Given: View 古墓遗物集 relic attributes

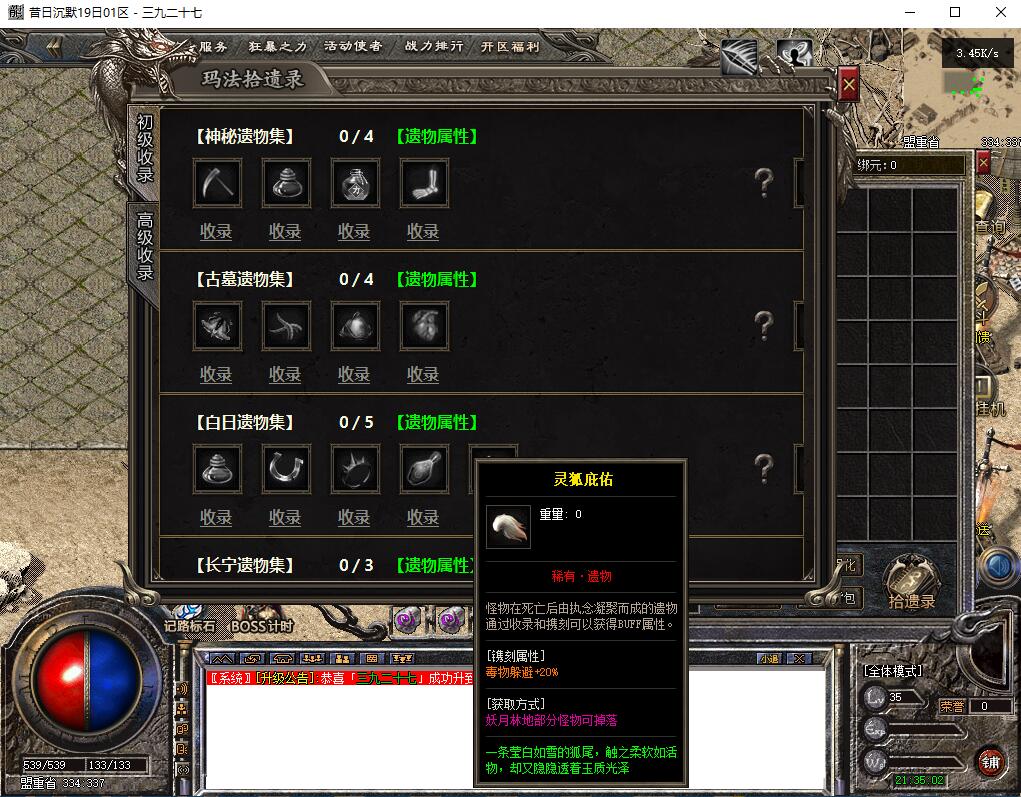Looking at the screenshot, I should pyautogui.click(x=436, y=280).
